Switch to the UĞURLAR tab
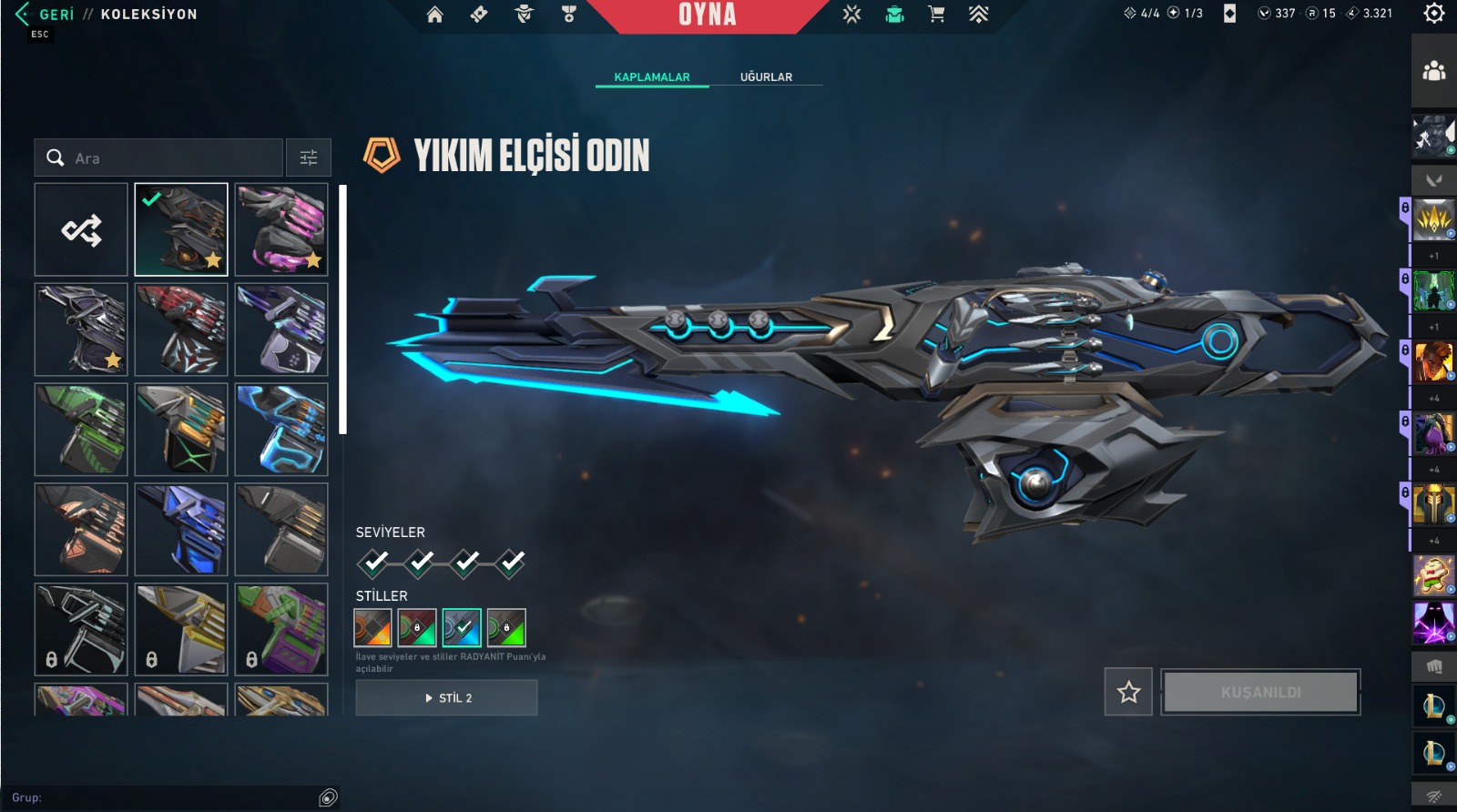The width and height of the screenshot is (1457, 812). pos(766,77)
